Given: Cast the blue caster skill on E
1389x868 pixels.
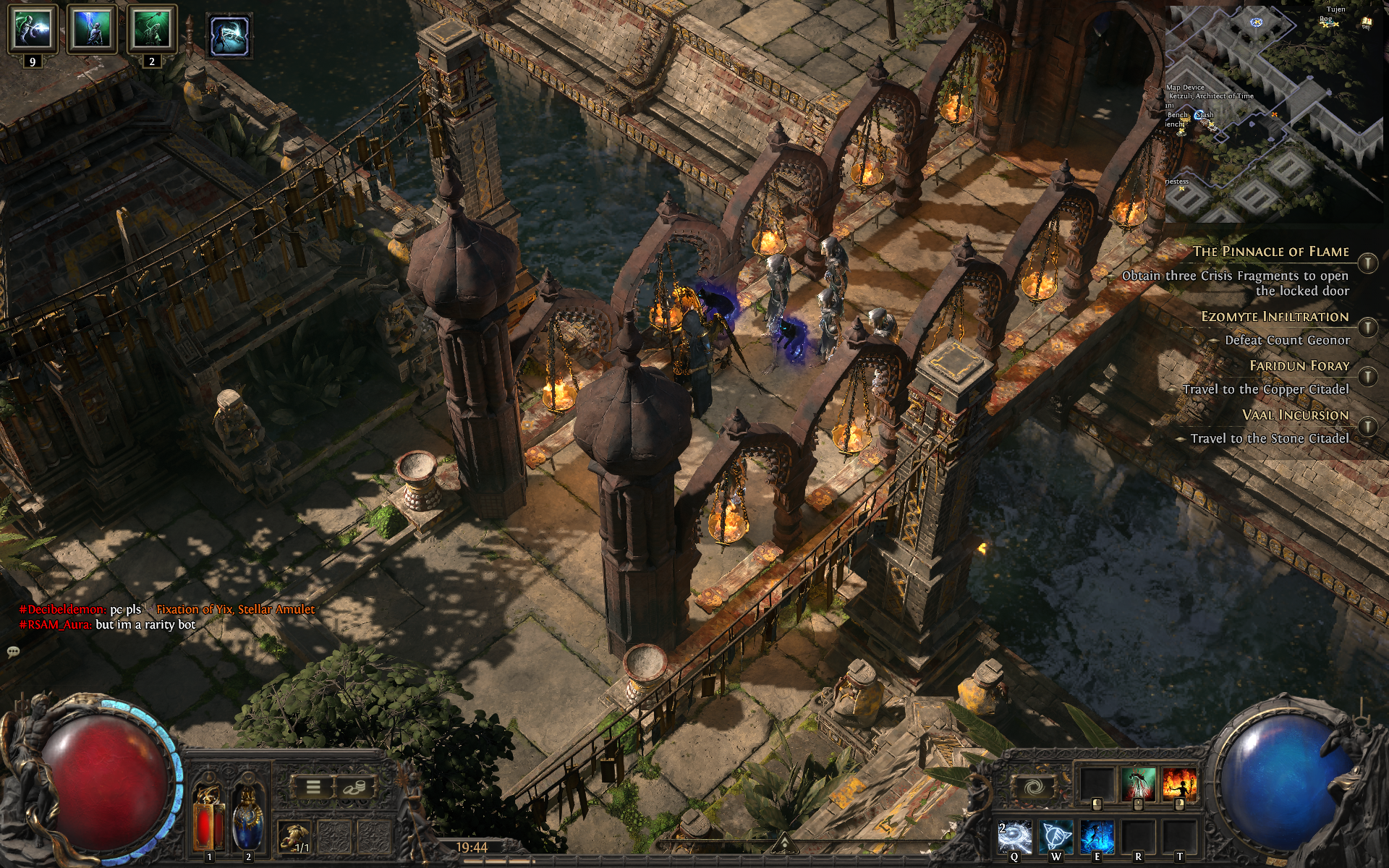Looking at the screenshot, I should tap(1097, 837).
